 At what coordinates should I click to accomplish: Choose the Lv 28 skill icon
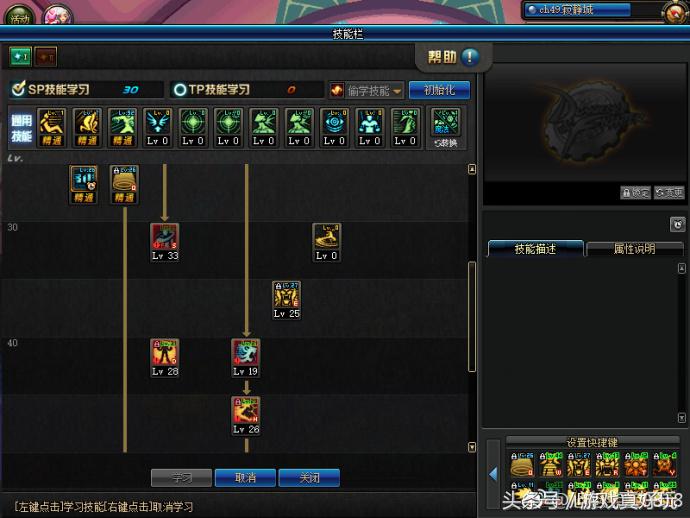pos(165,353)
